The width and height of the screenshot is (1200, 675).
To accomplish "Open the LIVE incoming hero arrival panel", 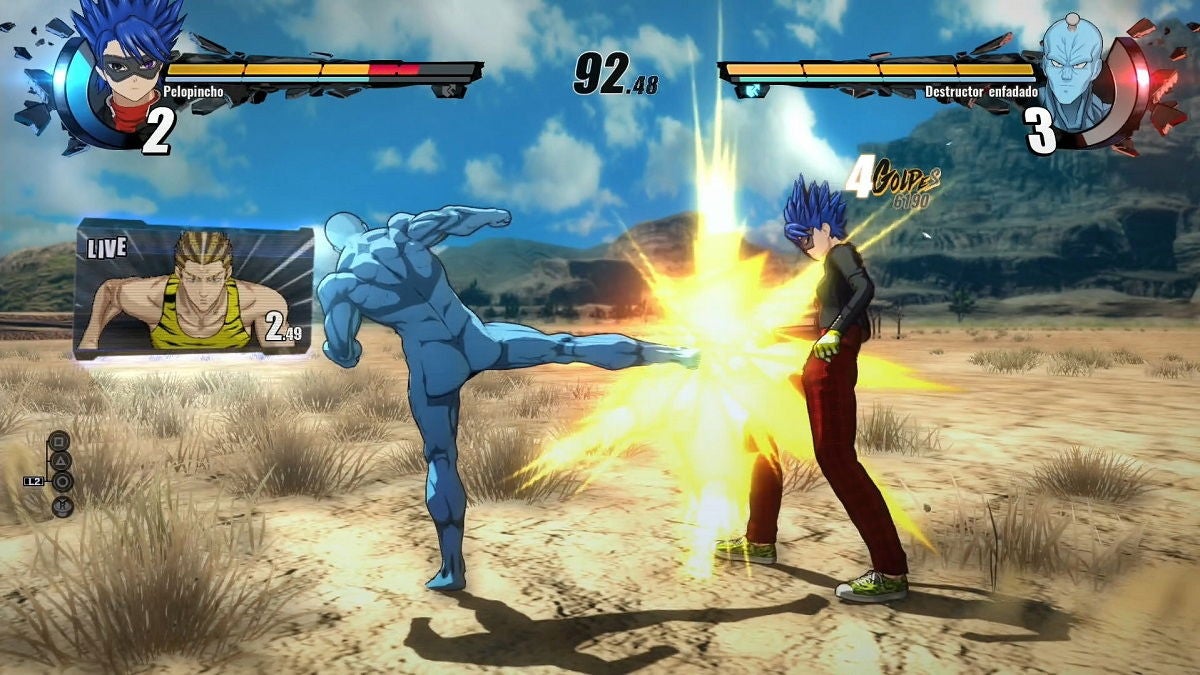I will (195, 288).
